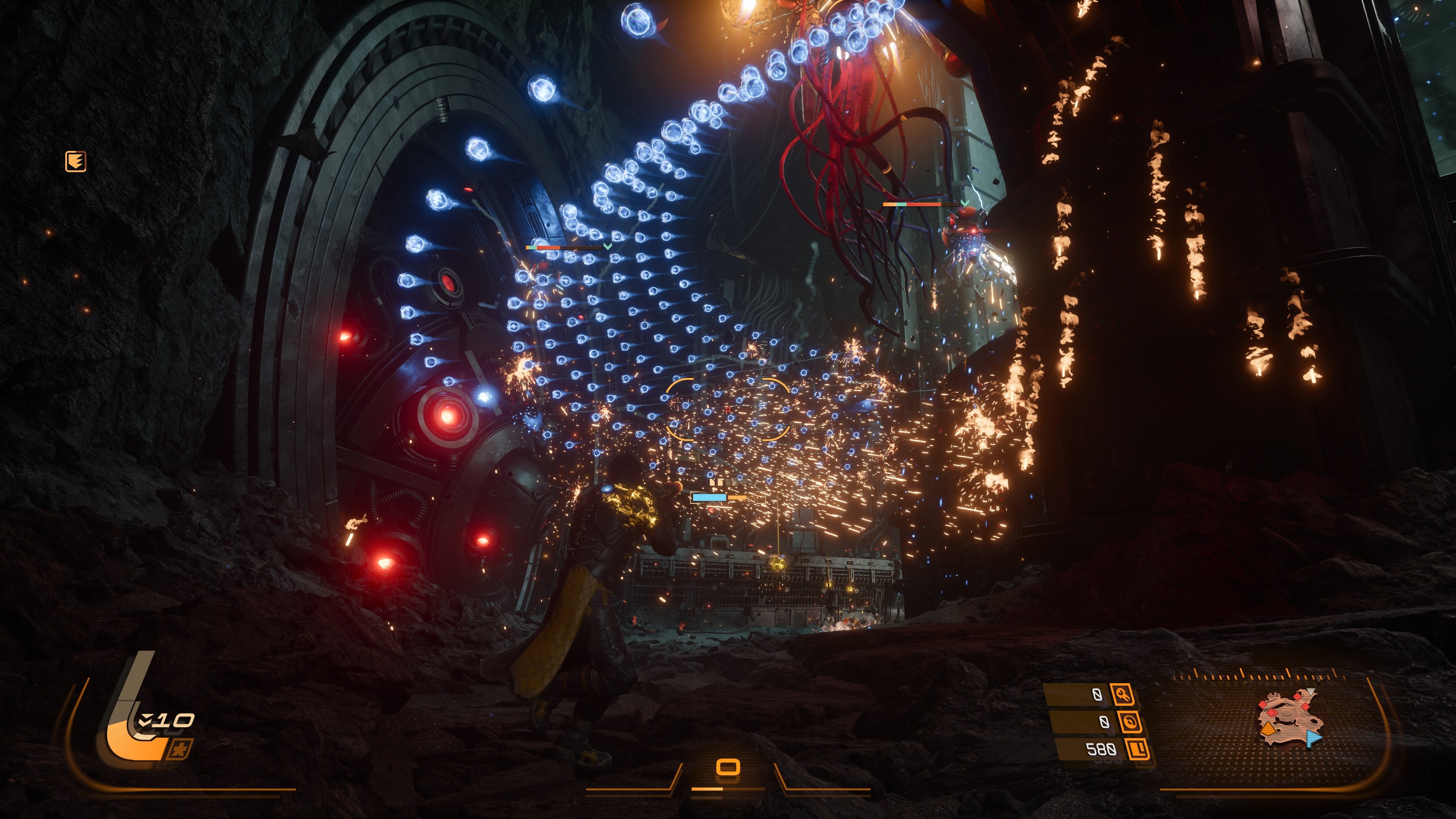Click the weapon proficiency level chevron
Image resolution: width=1456 pixels, height=819 pixels.
146,720
